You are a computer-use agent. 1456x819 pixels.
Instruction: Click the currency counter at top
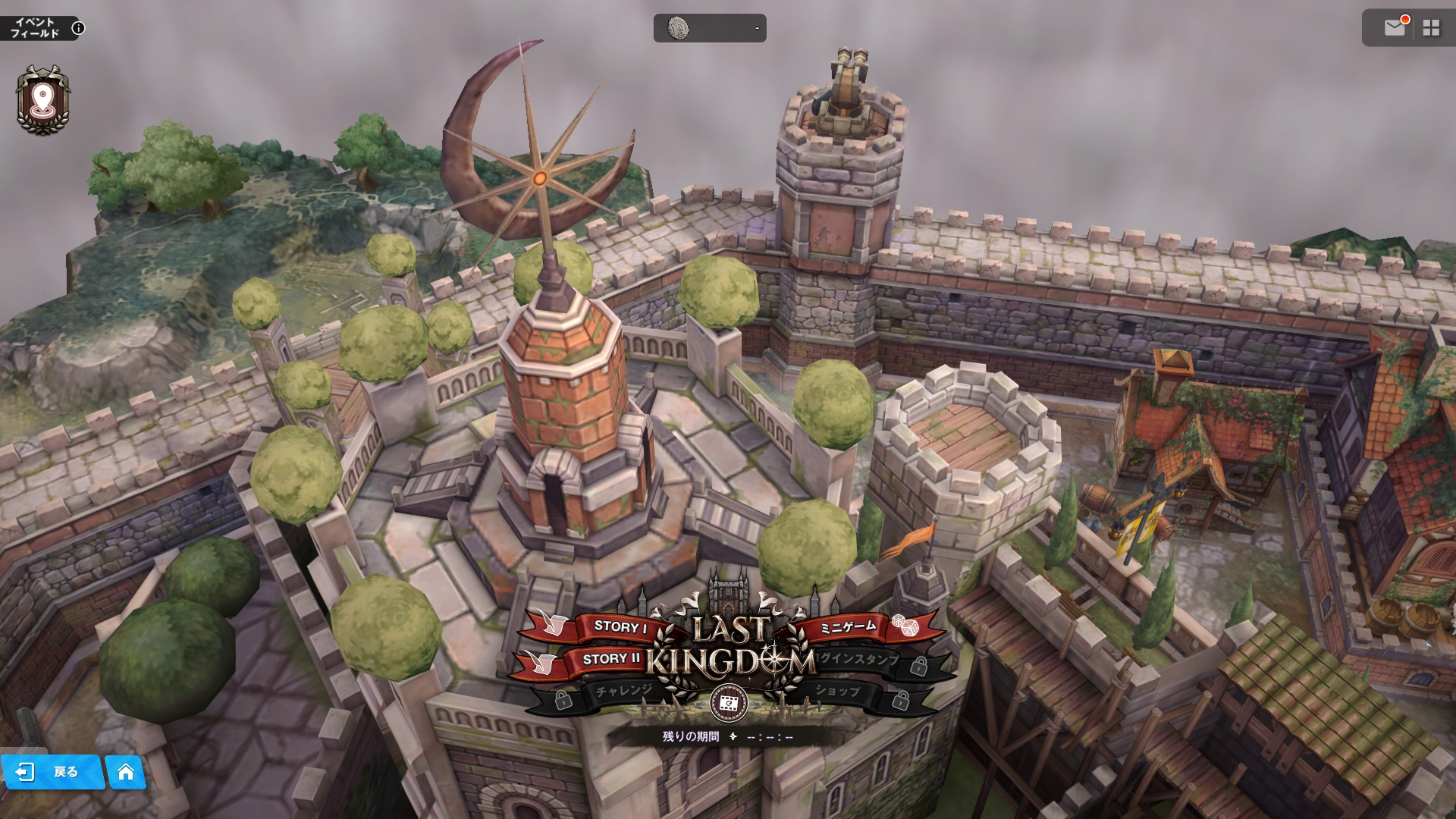click(x=710, y=28)
